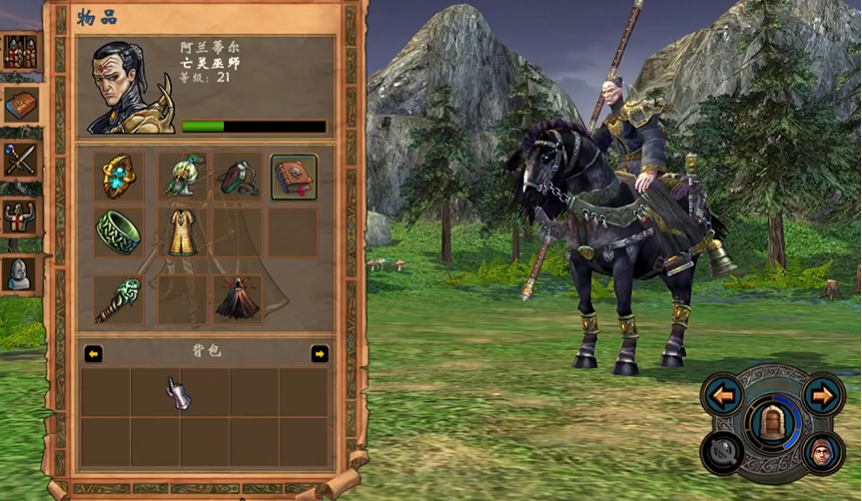
Task: Open the army troops tab
Action: [x=21, y=52]
